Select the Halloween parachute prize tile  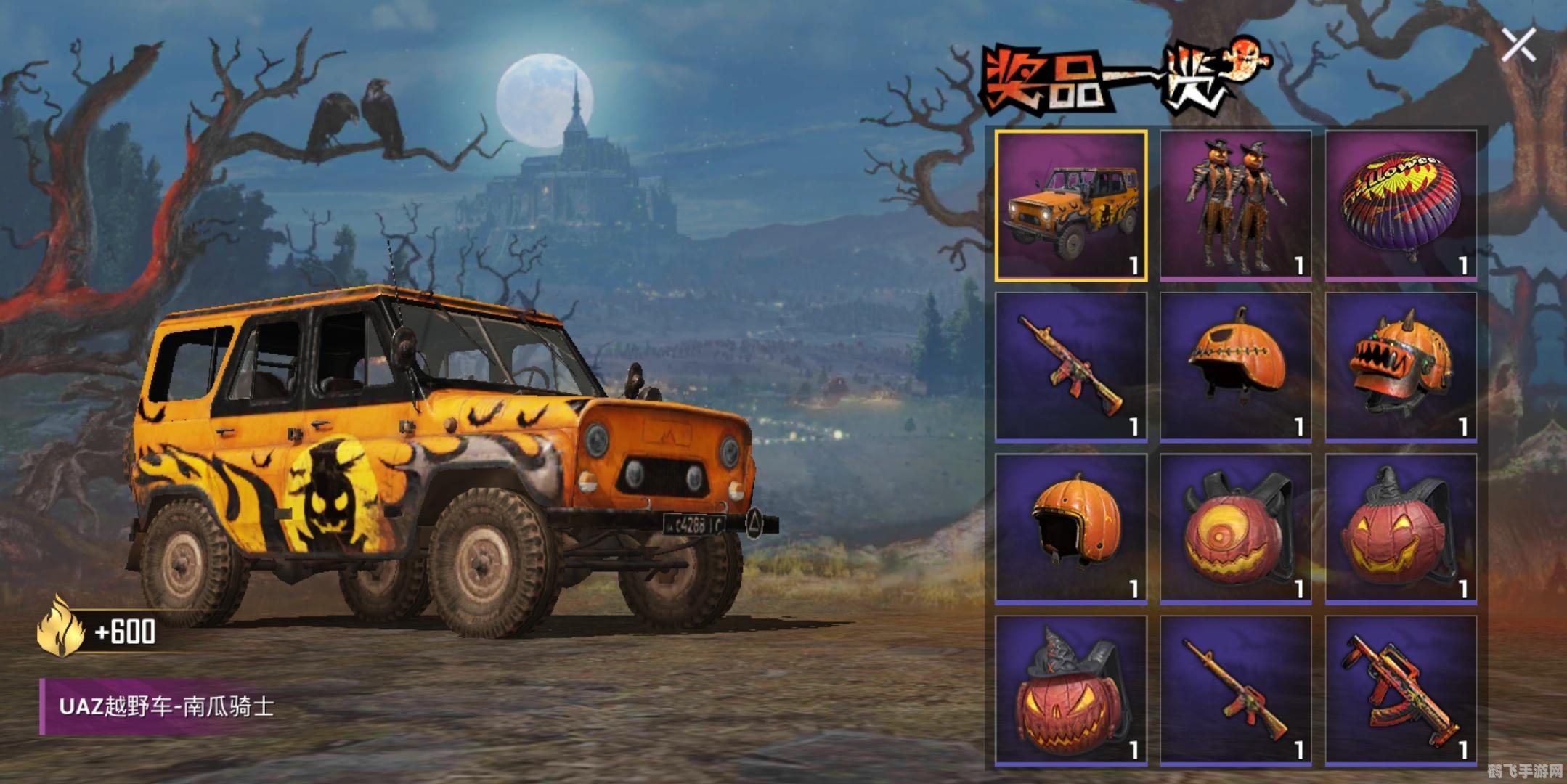(x=1401, y=205)
